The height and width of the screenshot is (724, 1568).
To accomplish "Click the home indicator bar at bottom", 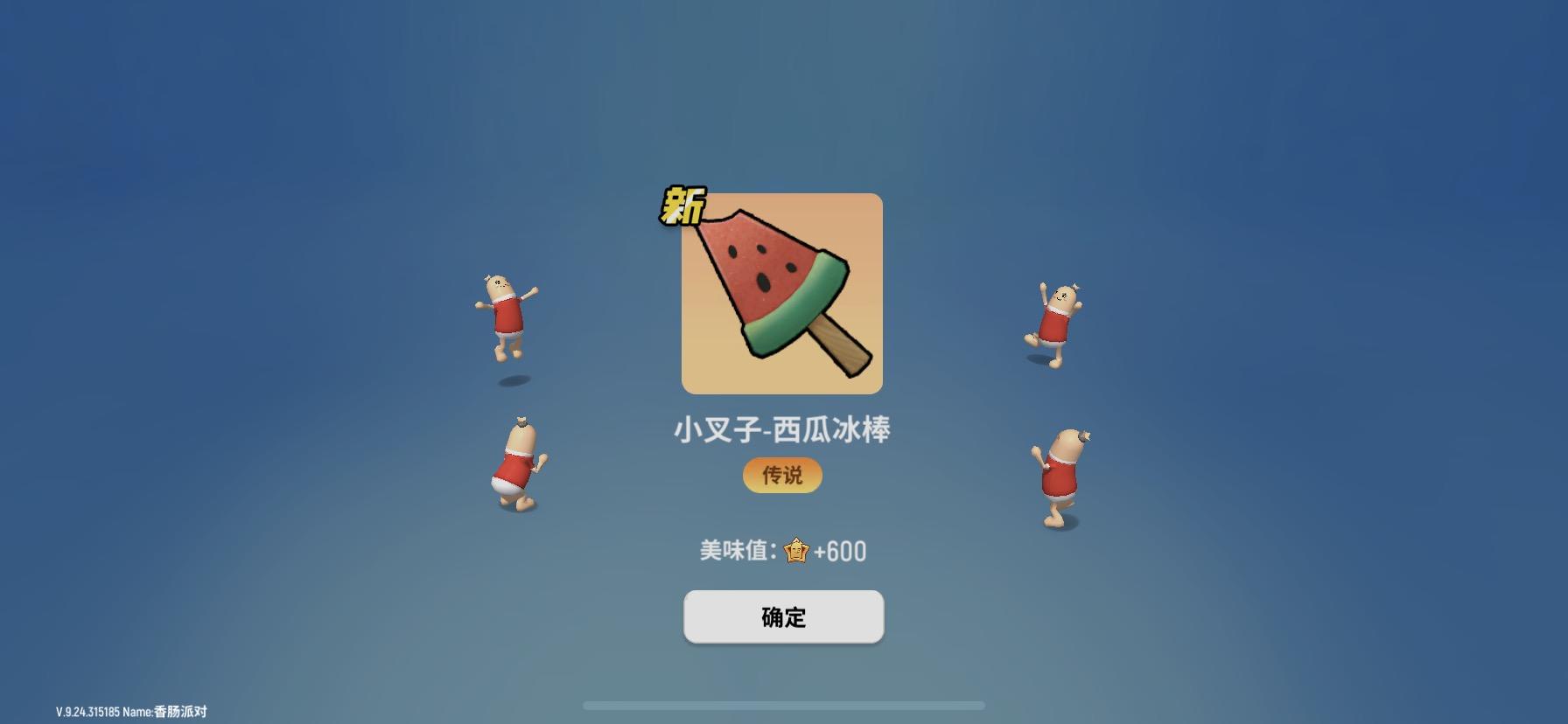I will point(784,705).
